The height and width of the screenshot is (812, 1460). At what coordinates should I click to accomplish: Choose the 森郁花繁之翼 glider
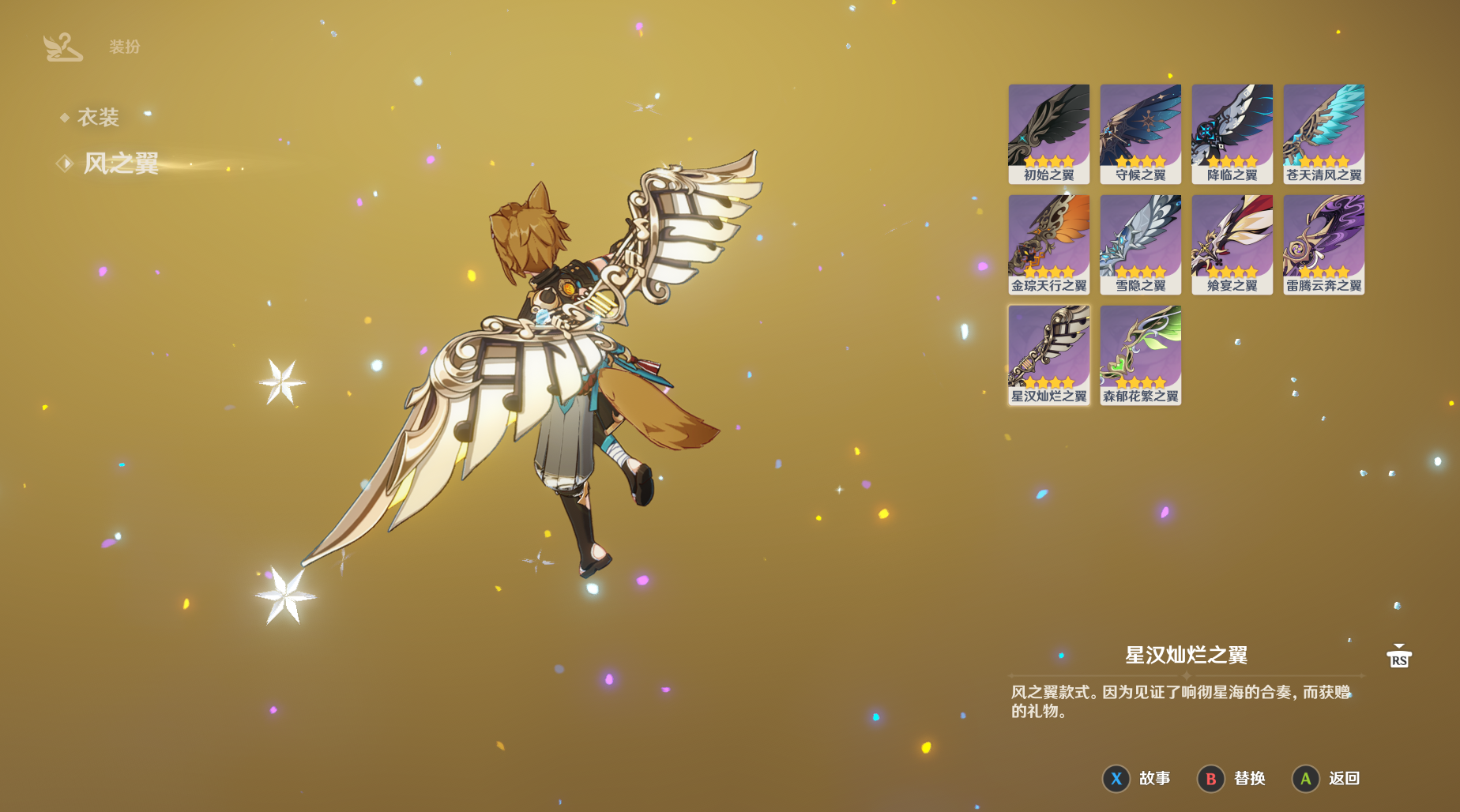(x=1140, y=355)
